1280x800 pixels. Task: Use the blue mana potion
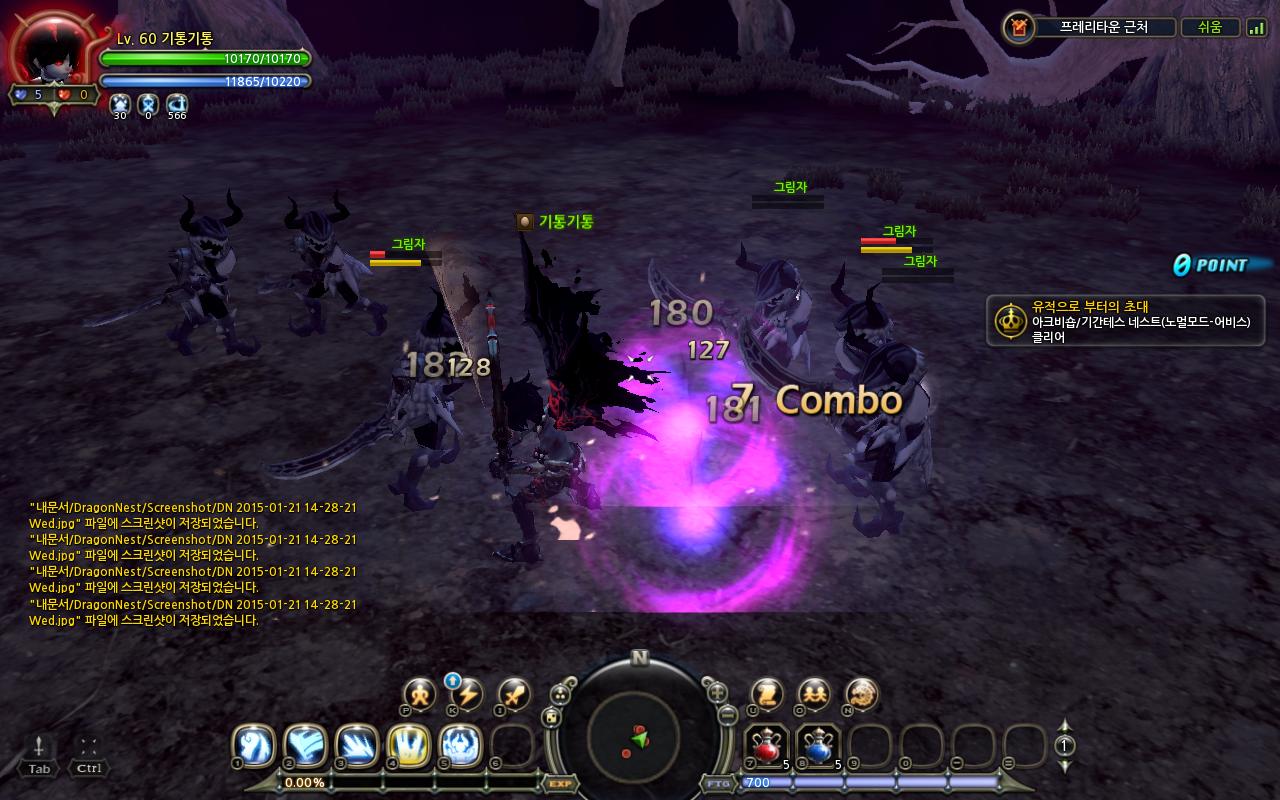[818, 746]
